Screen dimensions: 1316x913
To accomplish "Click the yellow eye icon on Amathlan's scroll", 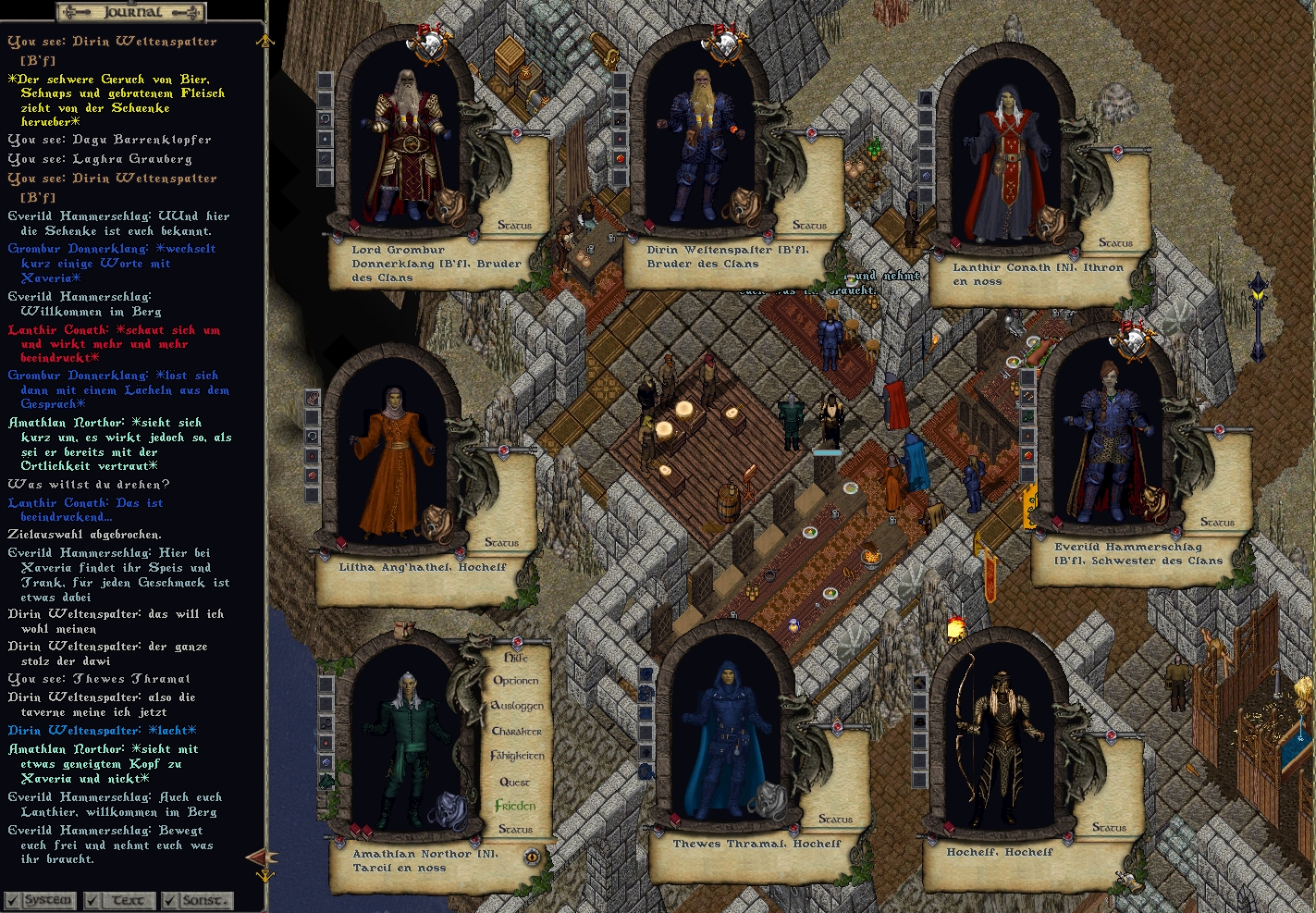I will click(532, 857).
